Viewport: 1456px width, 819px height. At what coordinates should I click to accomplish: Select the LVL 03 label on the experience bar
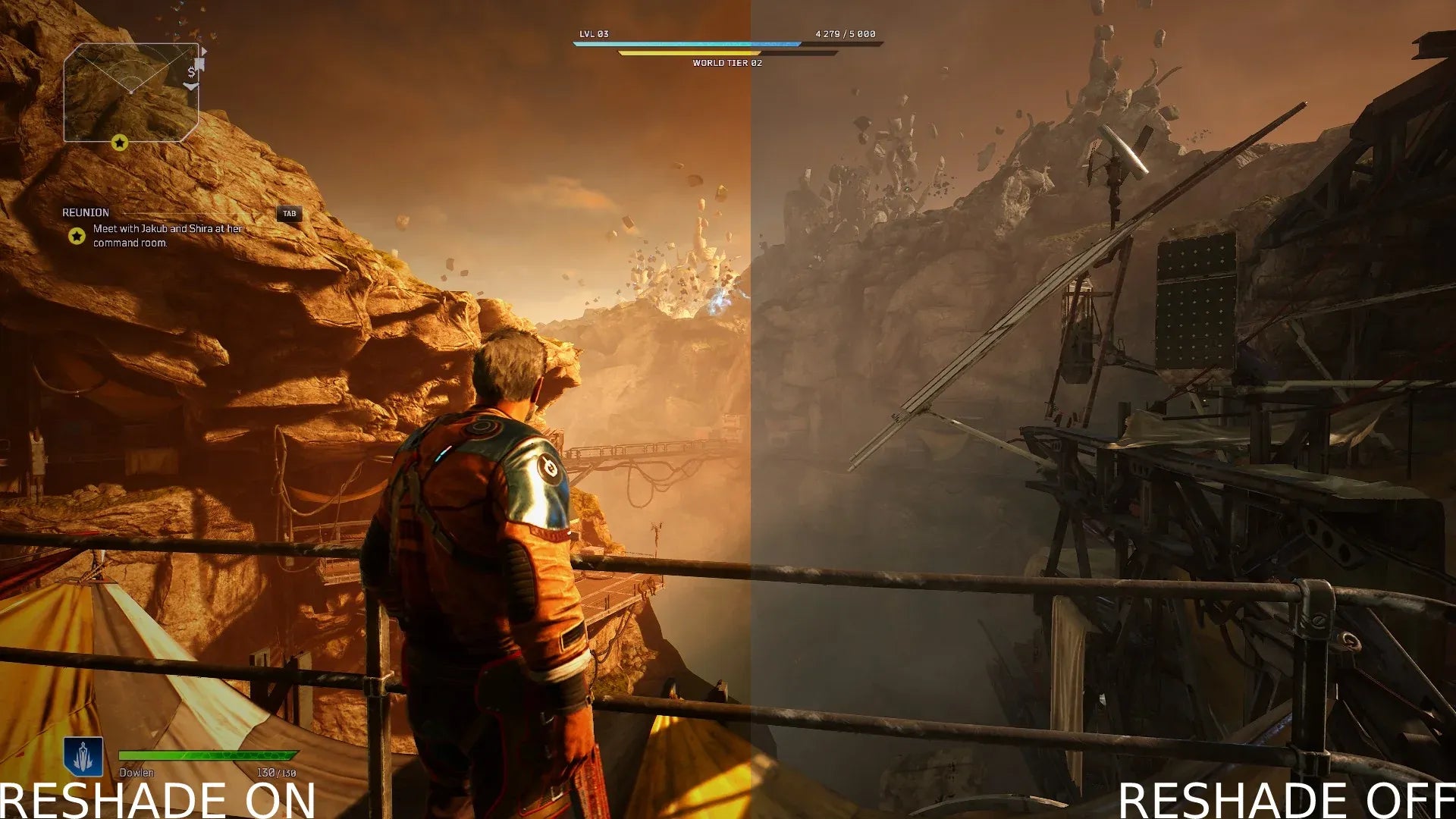tap(596, 33)
